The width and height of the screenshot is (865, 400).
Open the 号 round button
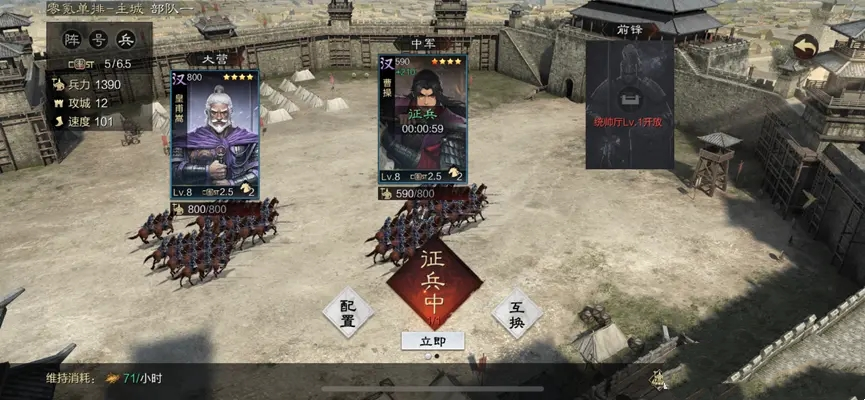point(98,41)
